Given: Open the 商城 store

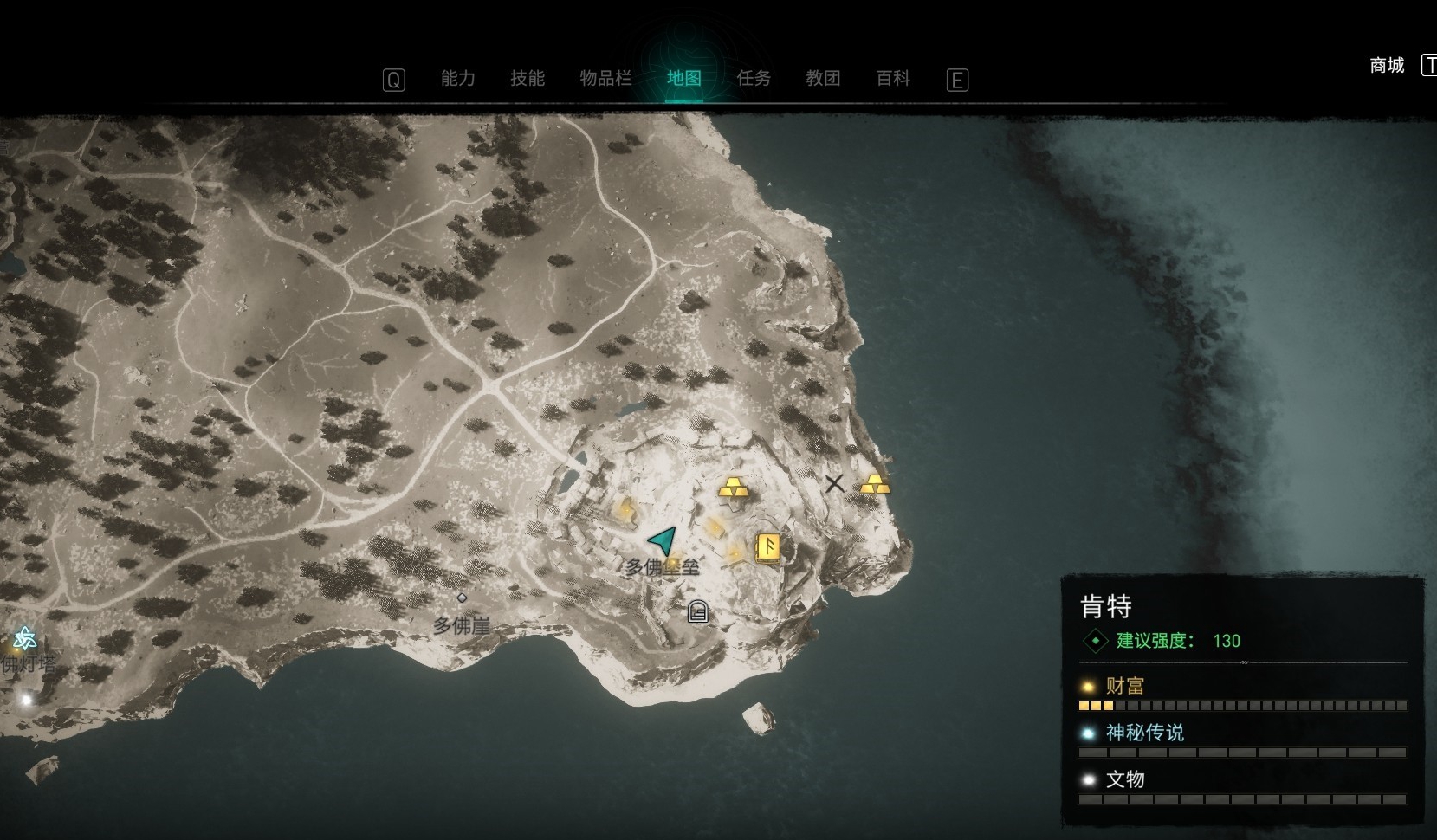Looking at the screenshot, I should tap(1387, 66).
